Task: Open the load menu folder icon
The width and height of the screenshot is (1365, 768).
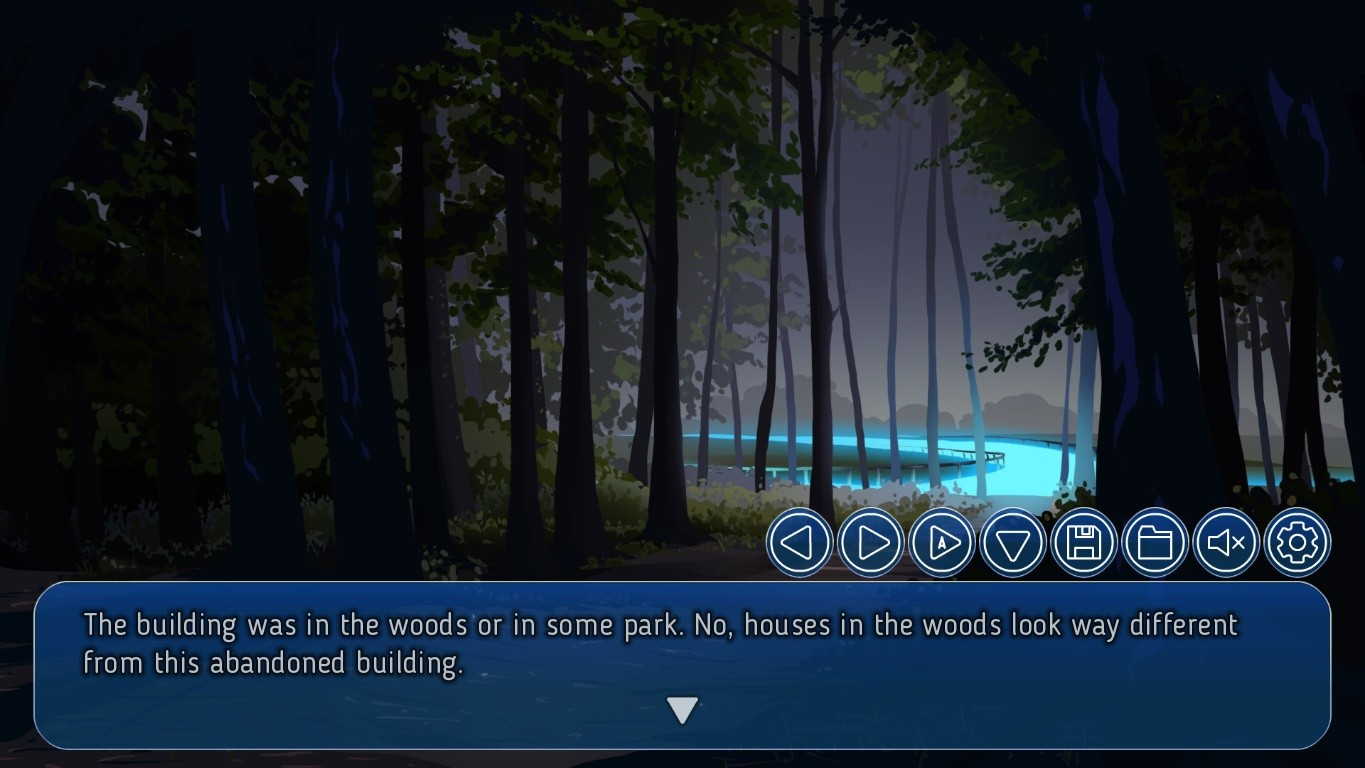Action: point(1155,543)
